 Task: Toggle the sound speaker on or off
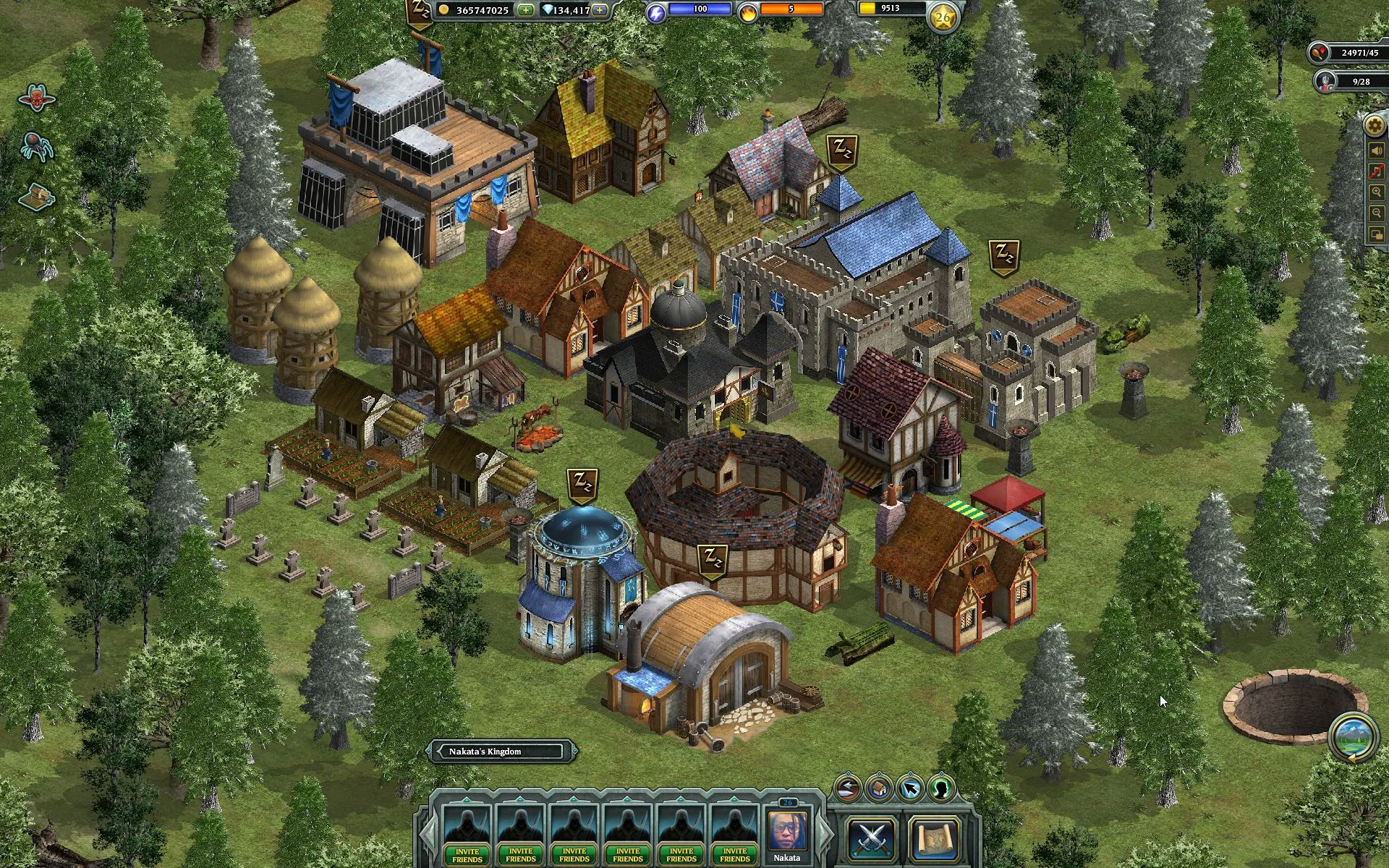[x=1377, y=150]
